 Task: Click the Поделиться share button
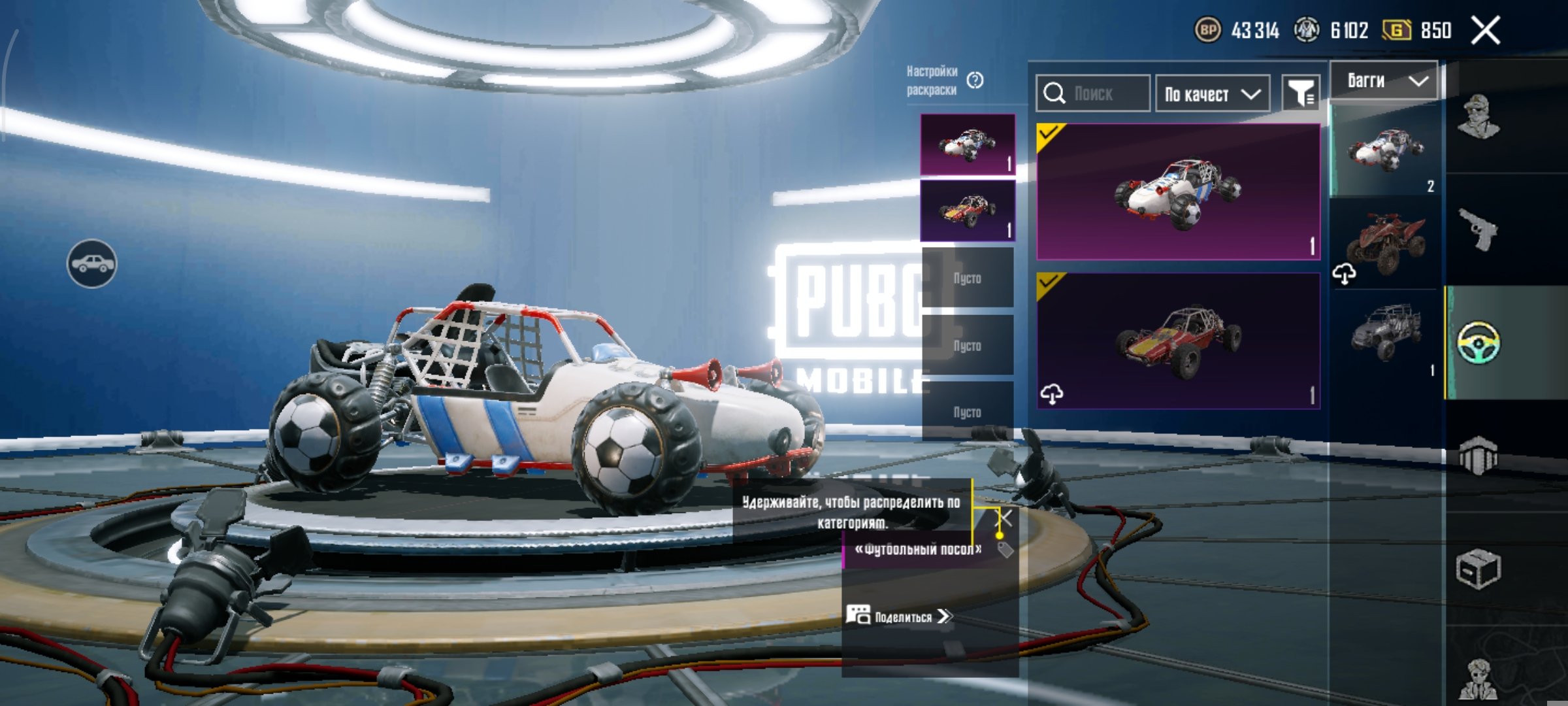pyautogui.click(x=902, y=616)
